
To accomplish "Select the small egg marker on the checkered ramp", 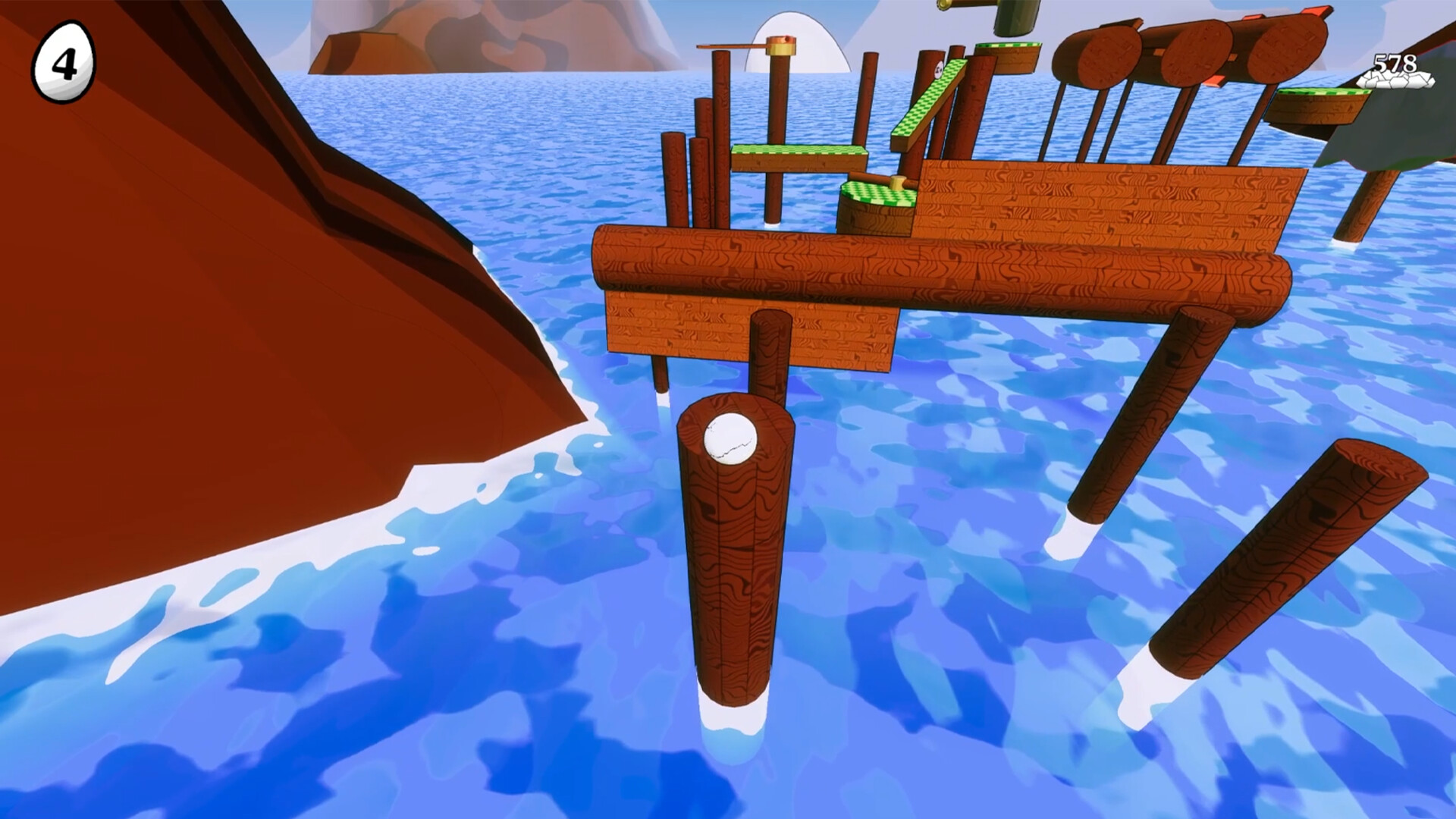I will (x=939, y=68).
